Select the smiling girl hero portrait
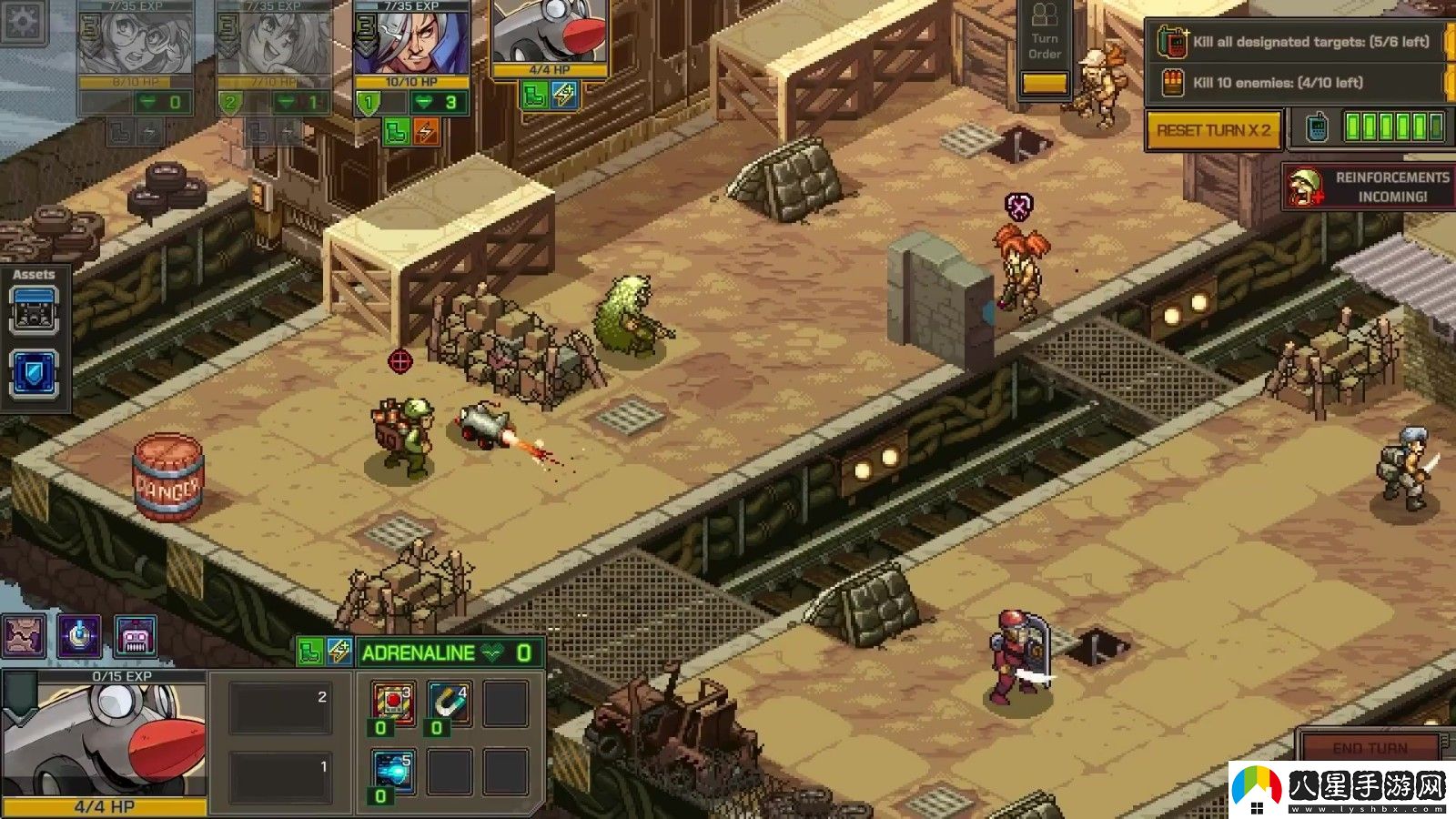Viewport: 1456px width, 819px height. coord(274,42)
